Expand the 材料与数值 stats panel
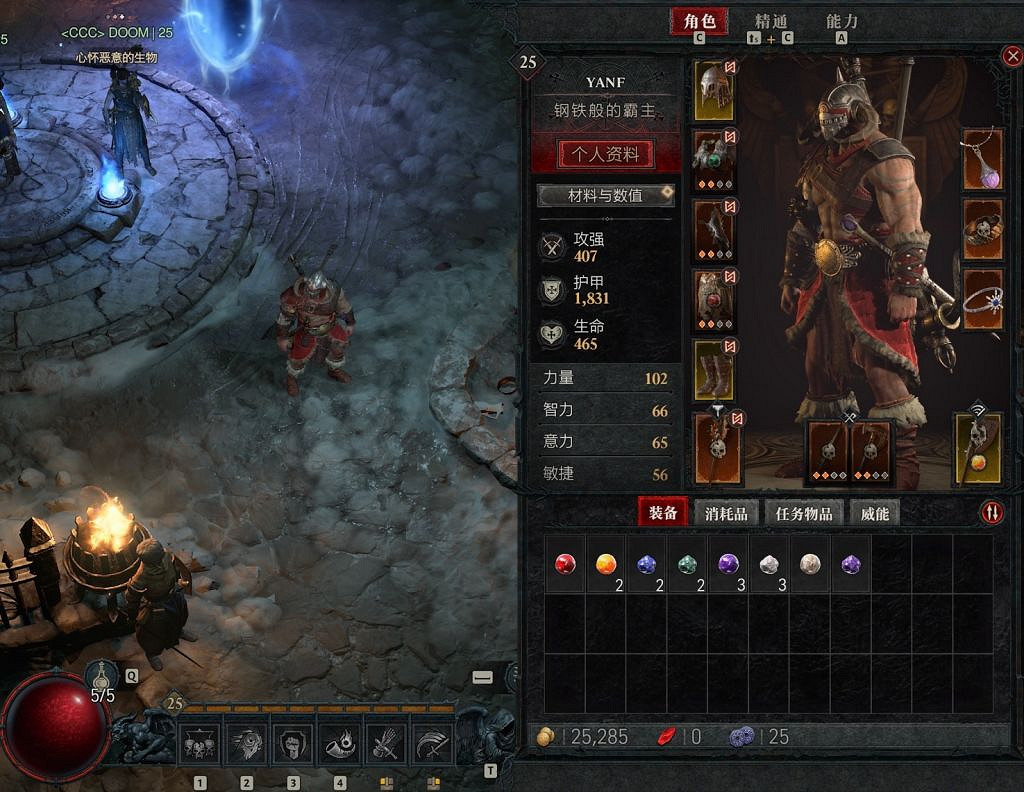 606,195
